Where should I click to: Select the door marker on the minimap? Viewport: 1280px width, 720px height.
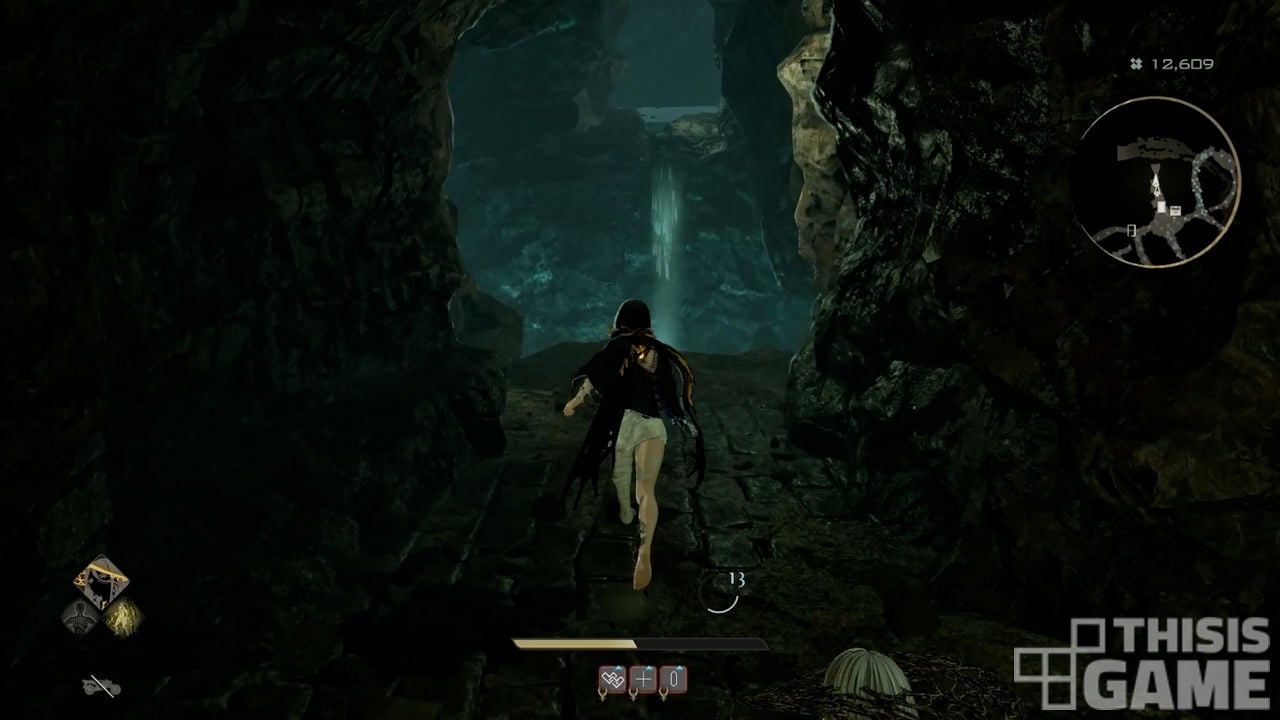(1132, 231)
